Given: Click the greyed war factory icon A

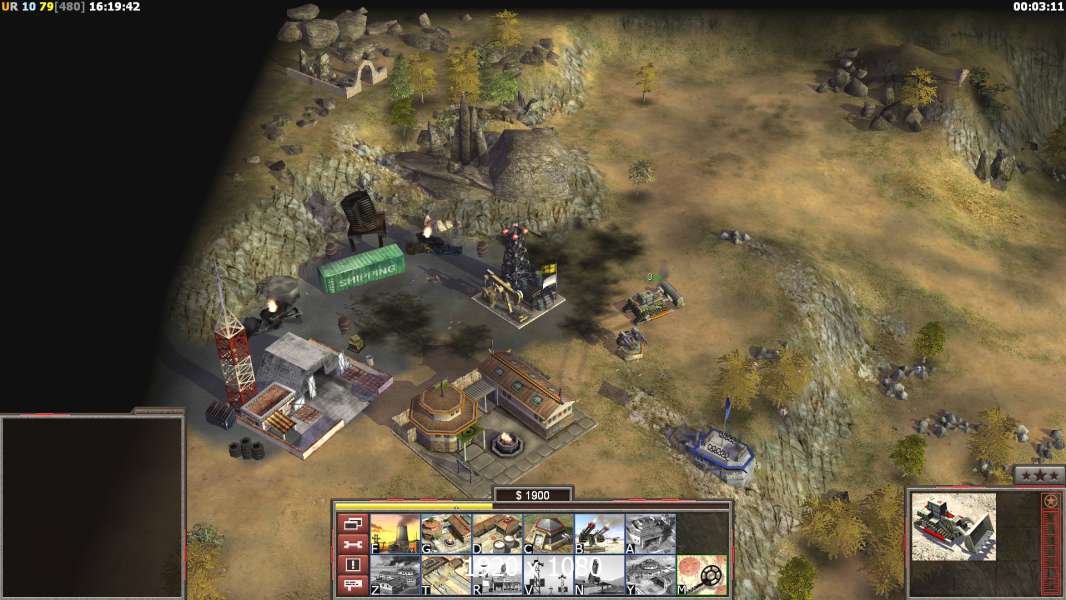Looking at the screenshot, I should [x=650, y=533].
